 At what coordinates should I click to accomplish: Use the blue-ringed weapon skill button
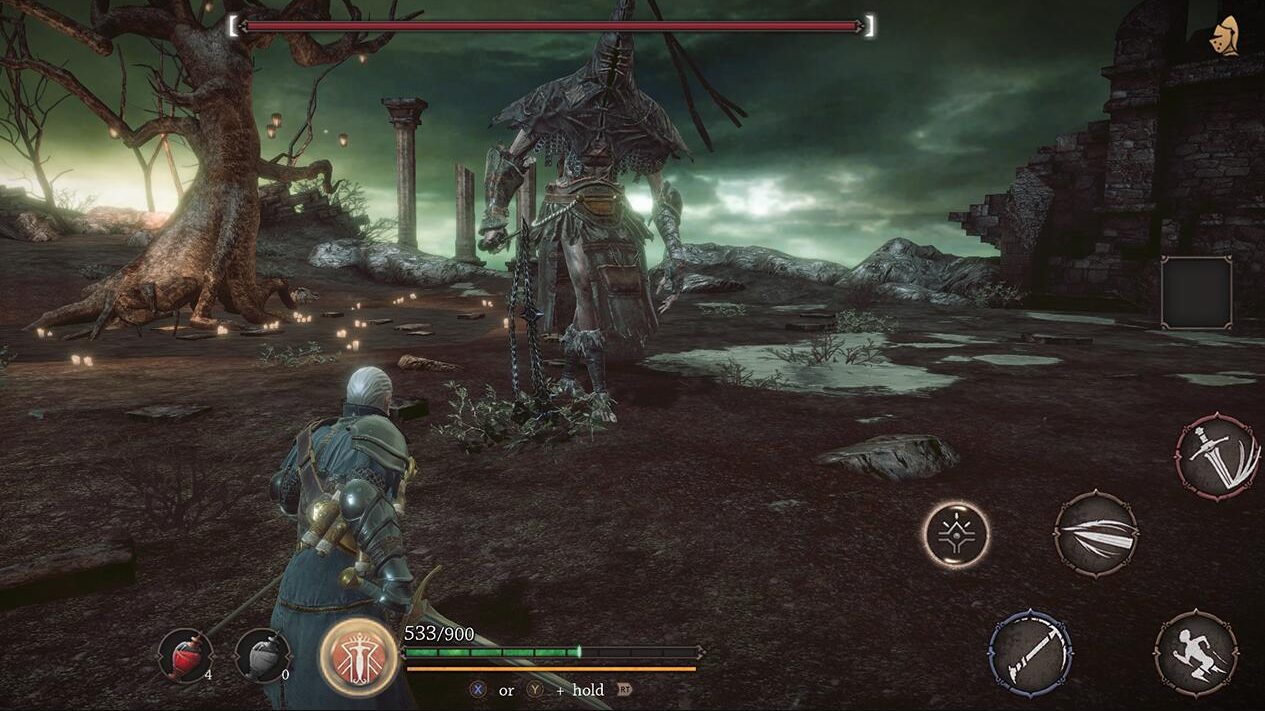click(1030, 654)
